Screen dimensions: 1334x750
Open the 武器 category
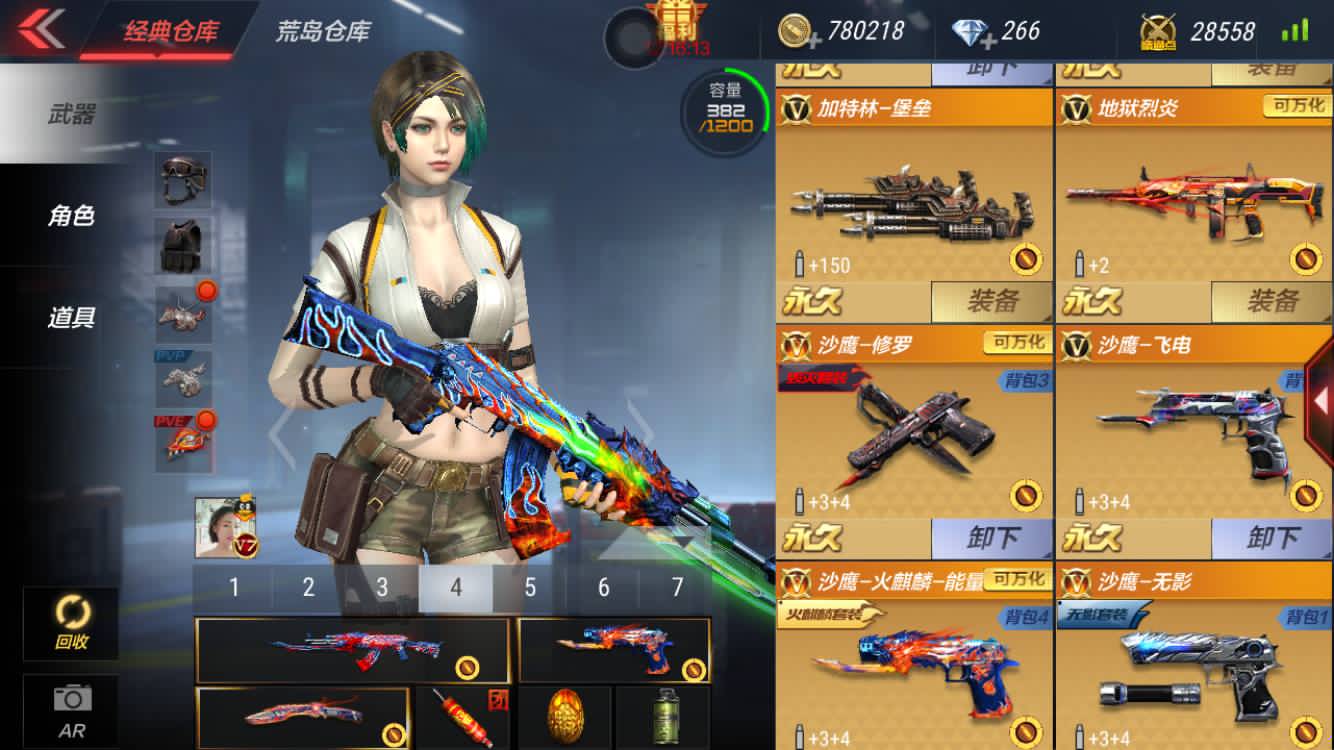70,114
